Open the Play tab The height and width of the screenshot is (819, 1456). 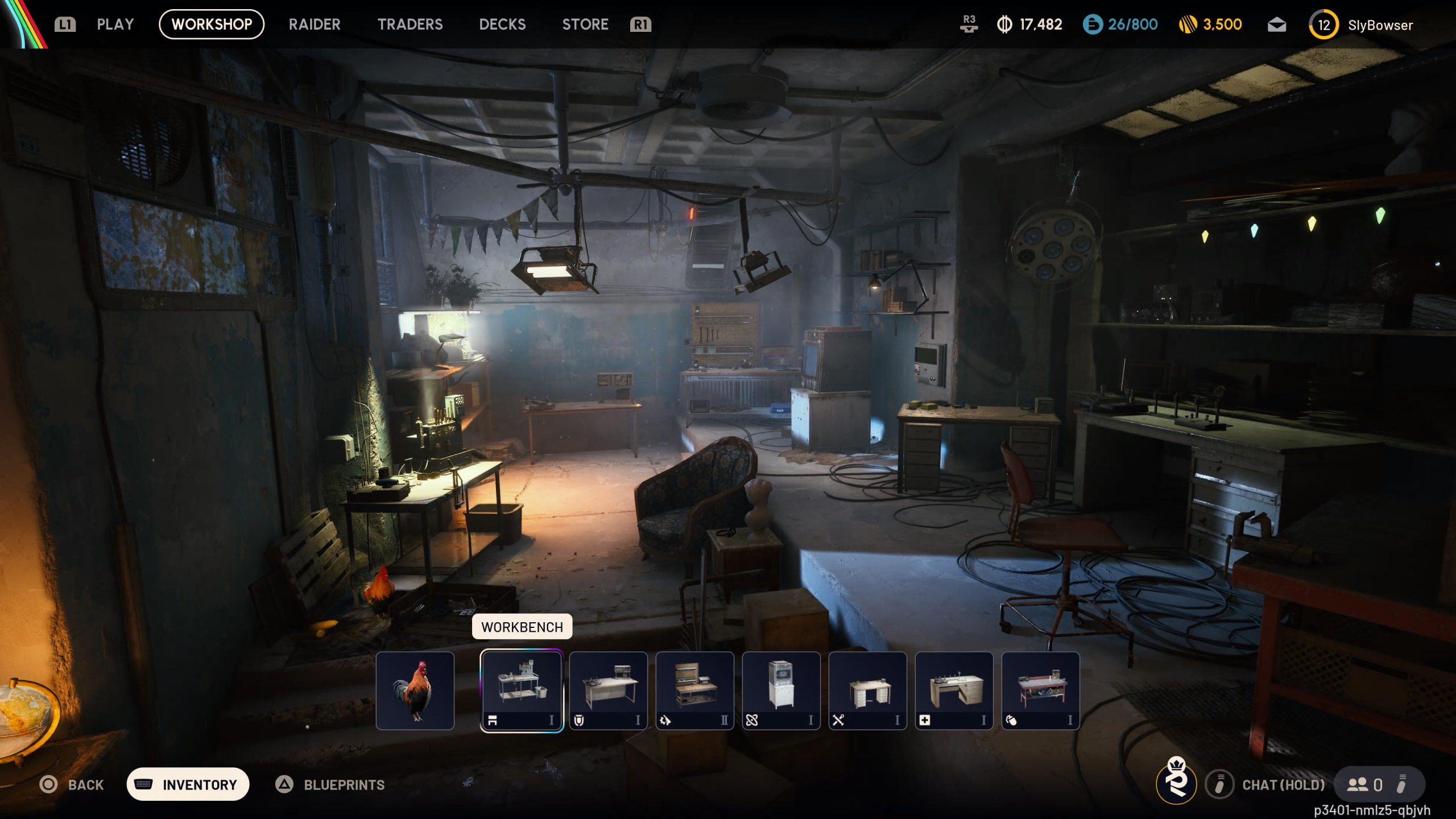[115, 24]
